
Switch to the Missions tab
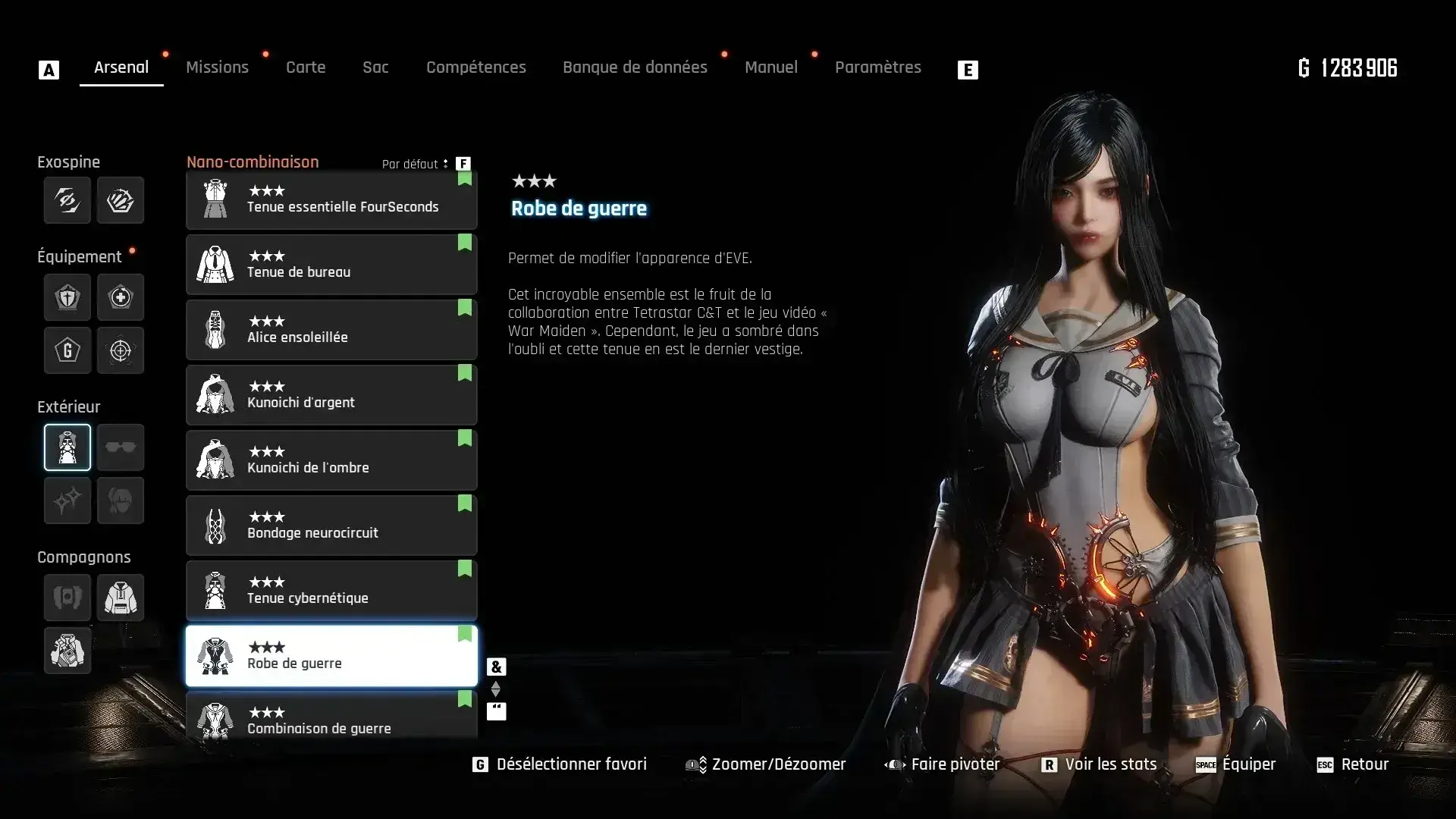(x=217, y=67)
